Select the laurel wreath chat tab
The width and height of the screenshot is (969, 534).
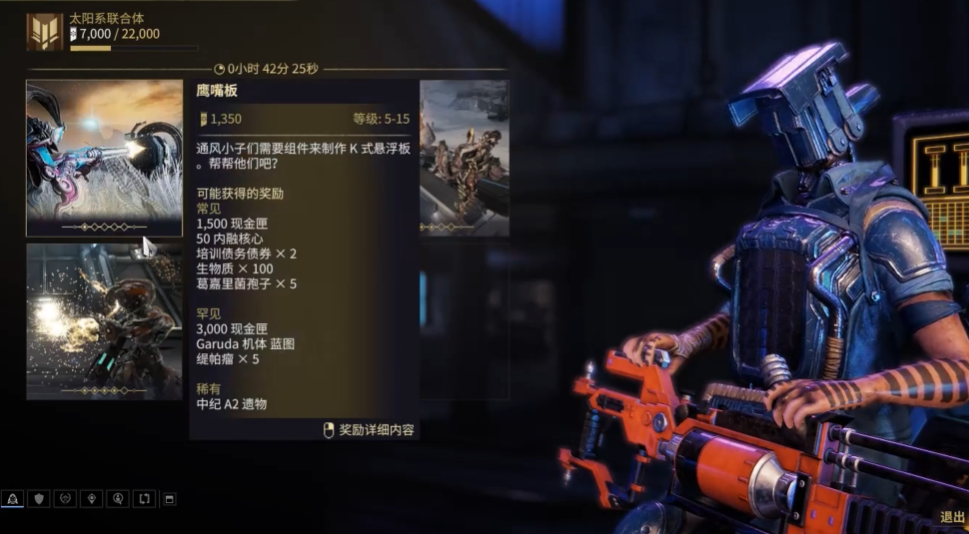click(x=66, y=498)
